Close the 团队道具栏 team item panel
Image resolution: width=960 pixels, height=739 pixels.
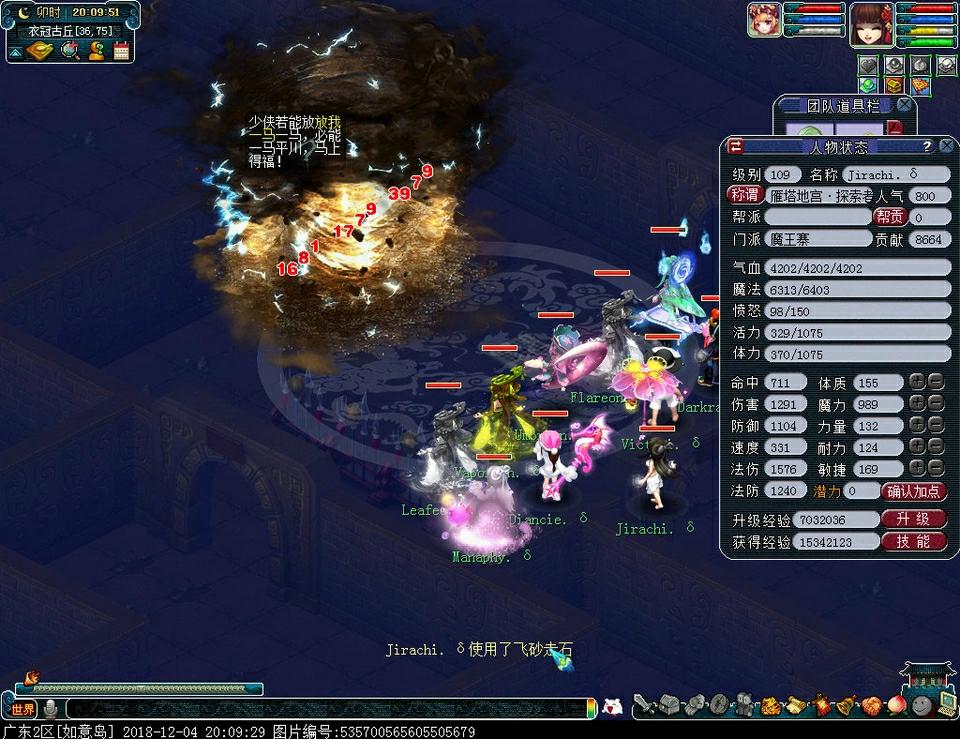[x=904, y=104]
